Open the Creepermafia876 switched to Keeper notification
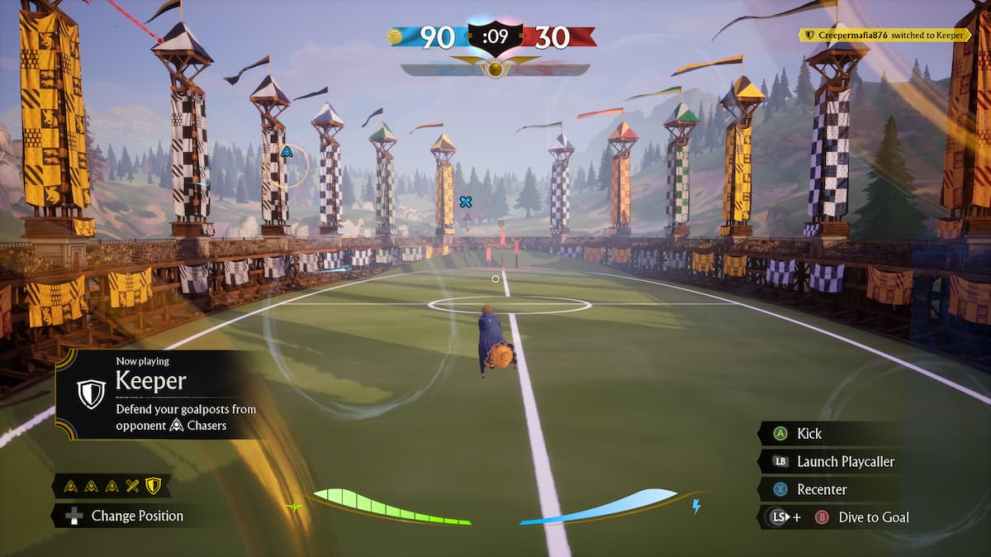The width and height of the screenshot is (991, 557). click(885, 35)
